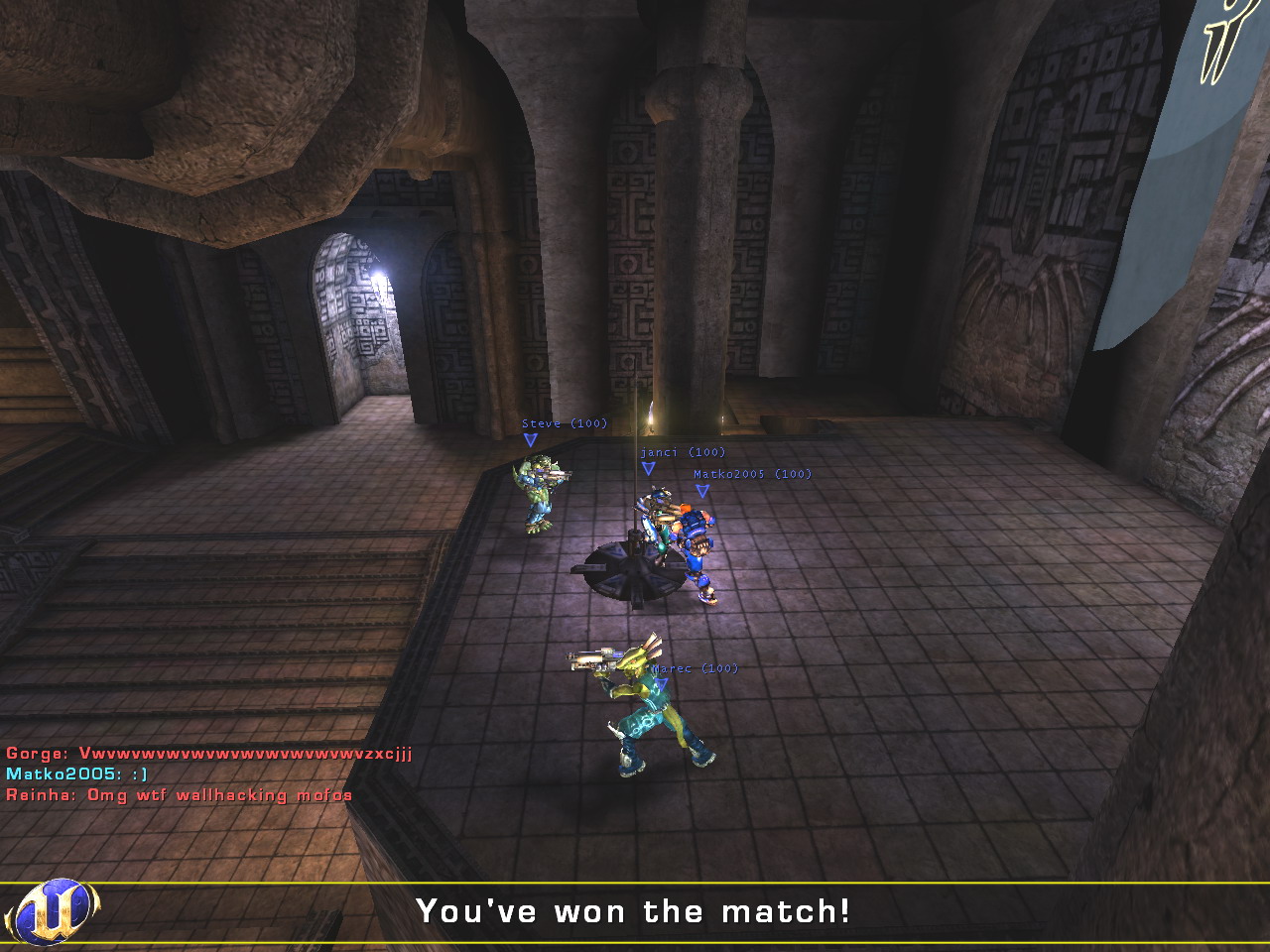Click the Steve (100) player name tag
Viewport: 1270px width, 952px height.
565,423
